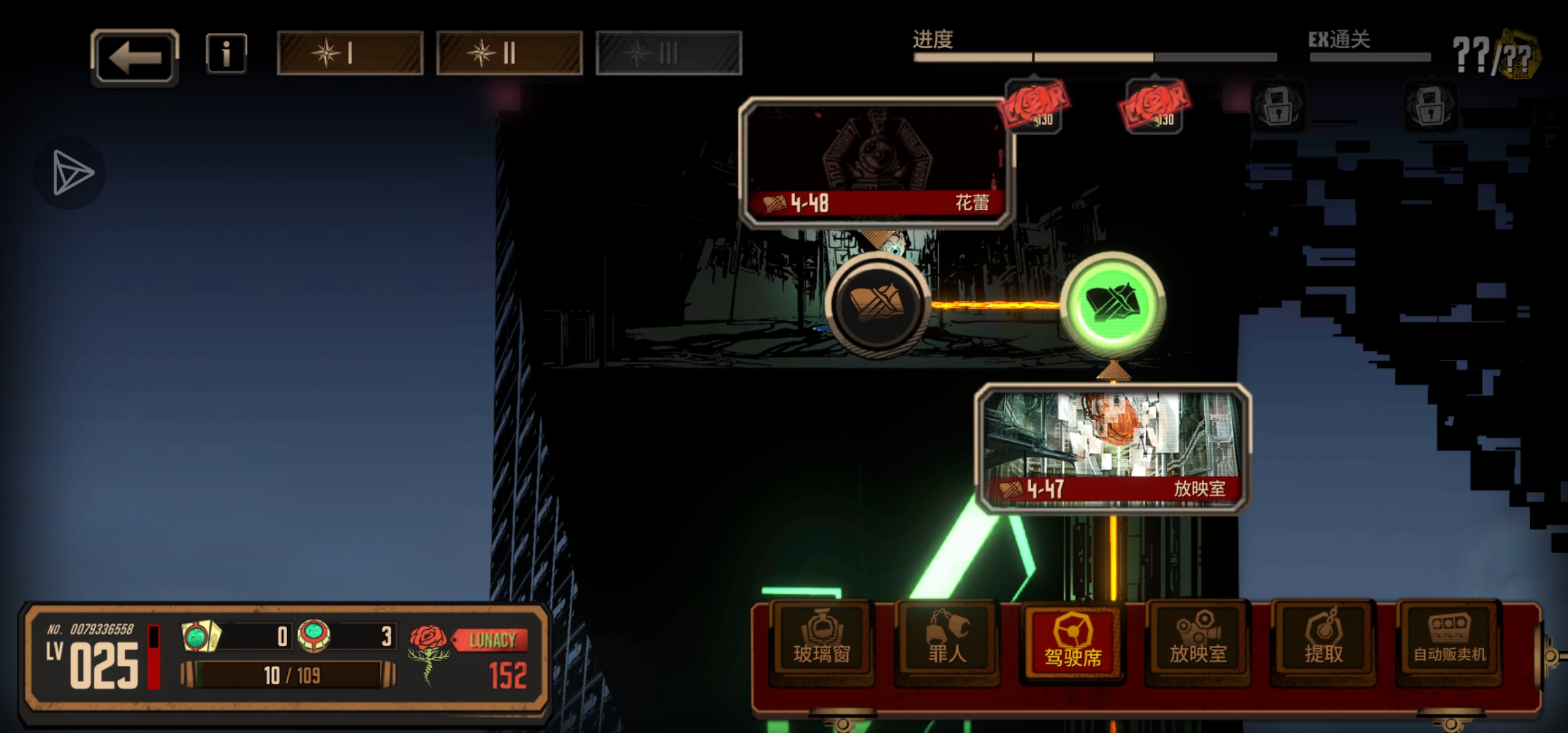Open the info panel
Viewport: 1568px width, 733px height.
(x=226, y=53)
